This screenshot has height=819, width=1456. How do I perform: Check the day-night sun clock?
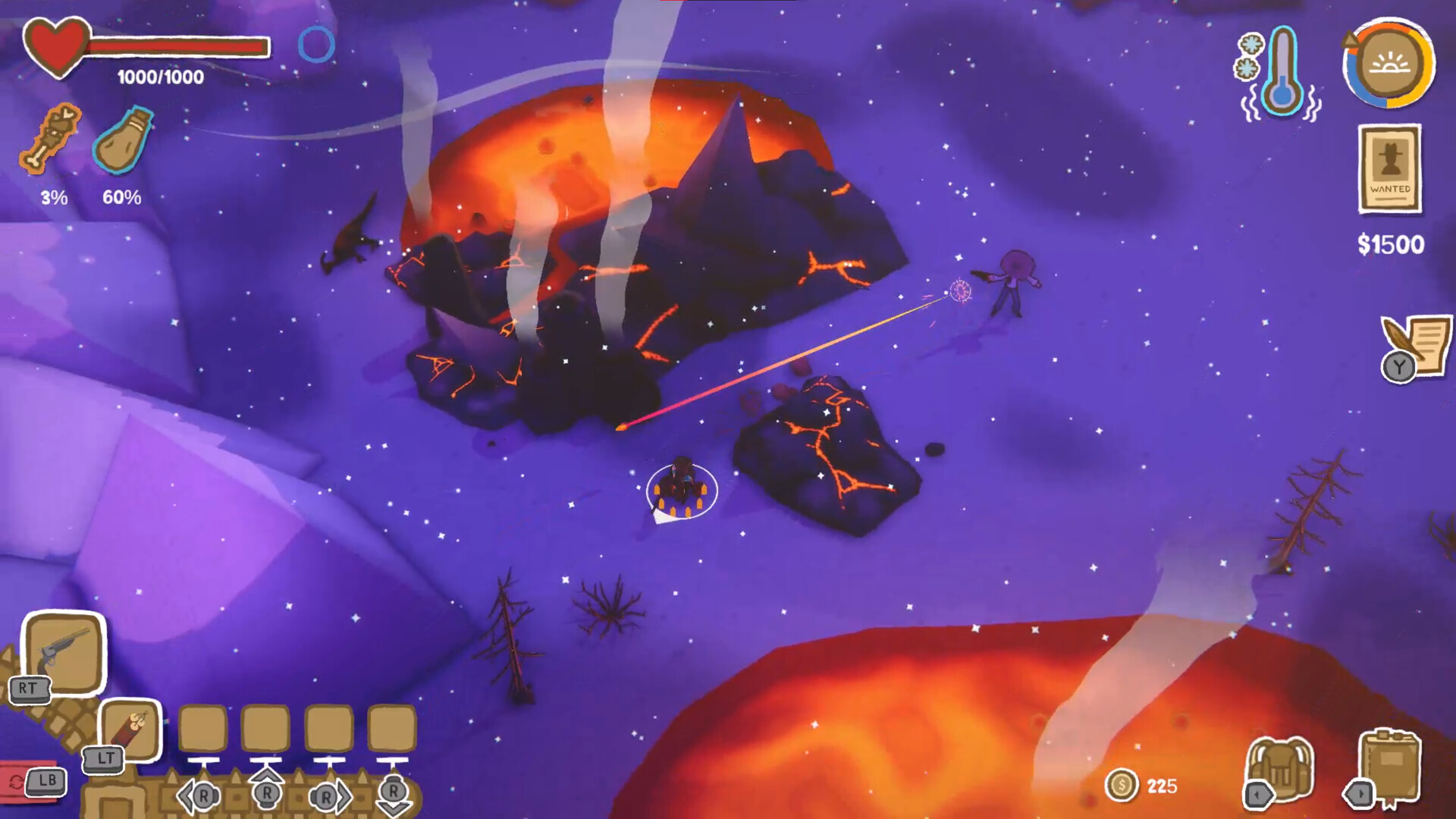[x=1389, y=64]
